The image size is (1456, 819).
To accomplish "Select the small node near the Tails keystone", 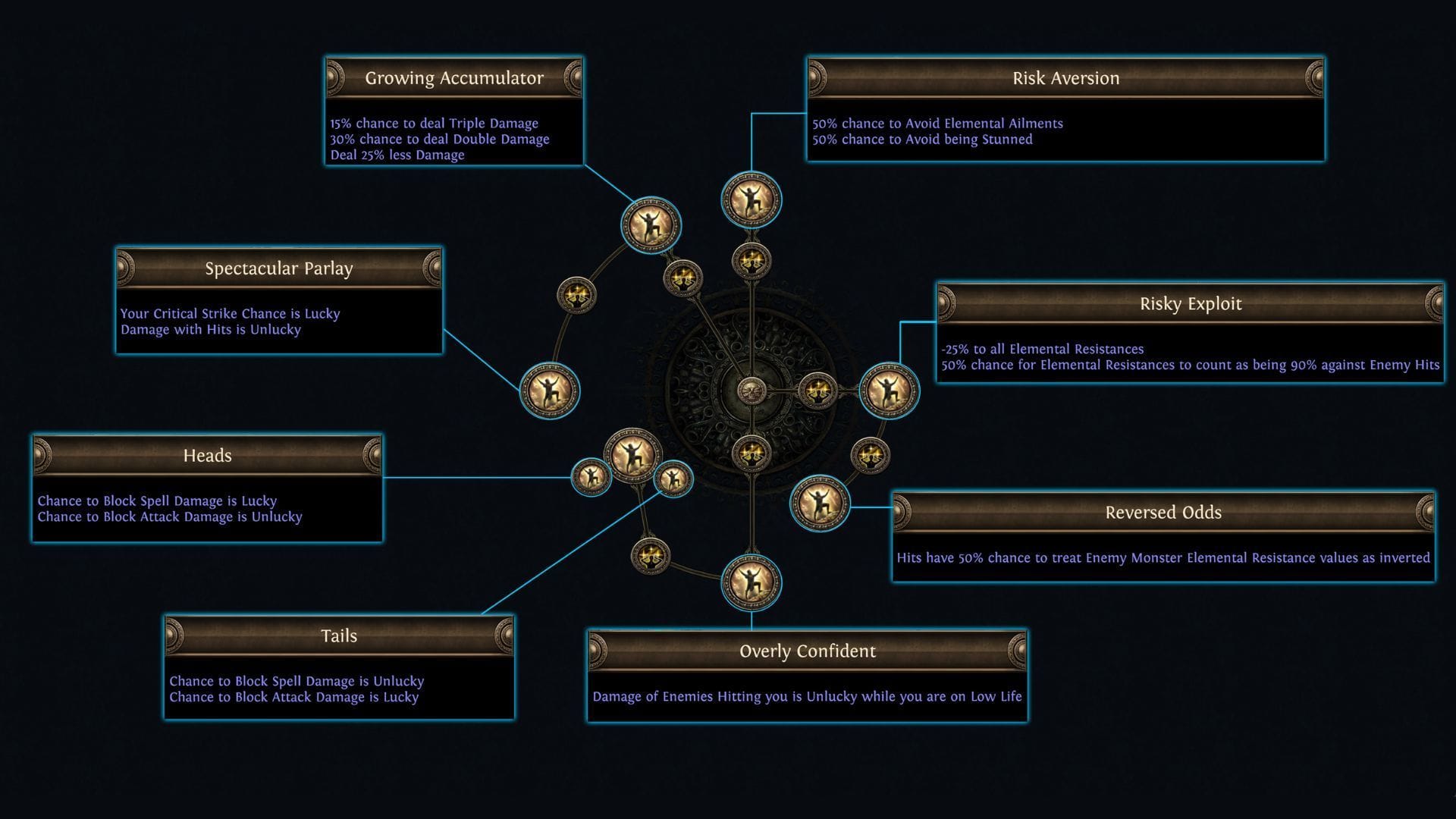I will [x=651, y=556].
